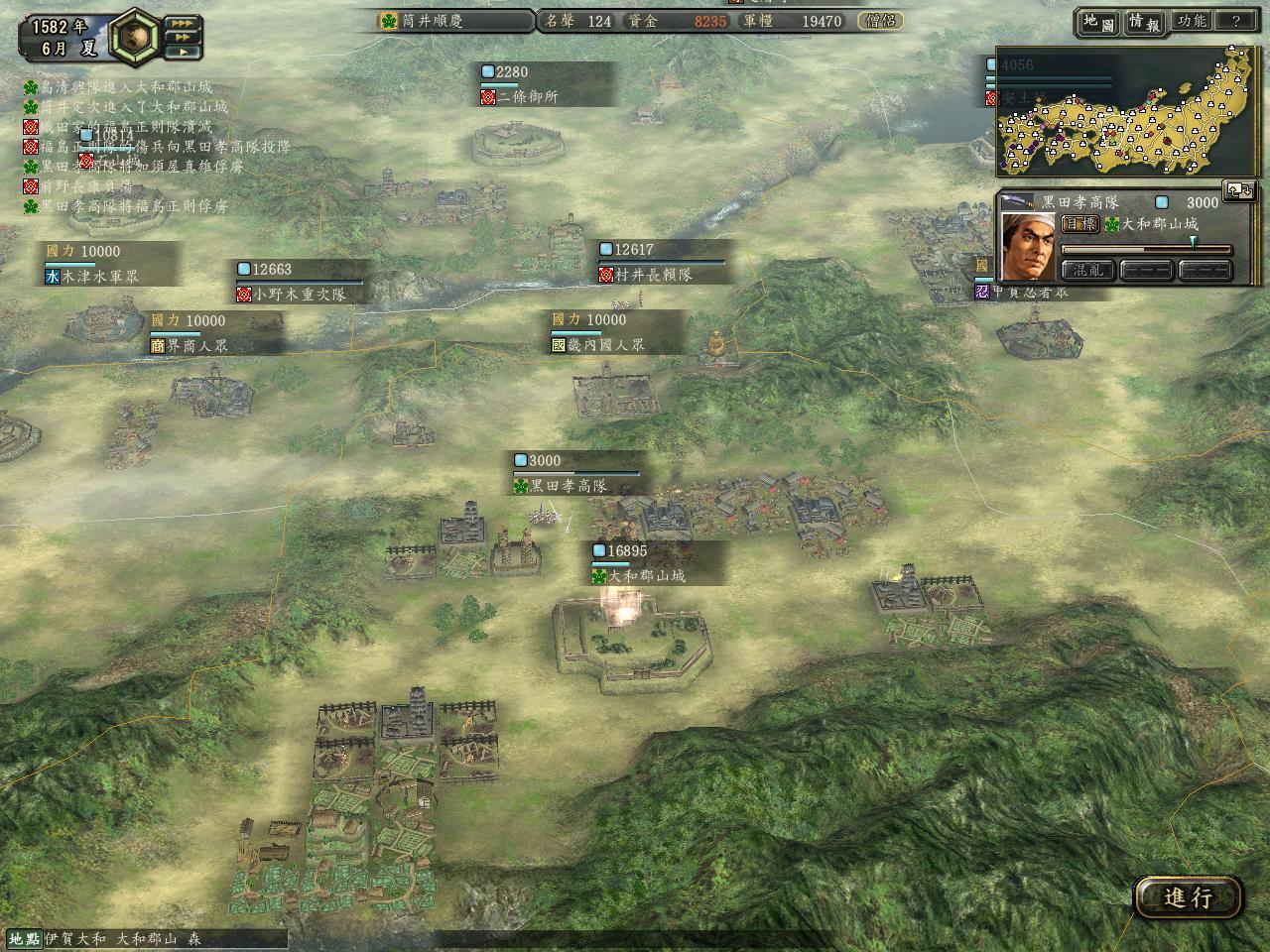Click the Japan overview minimap
1270x952 pixels.
pos(1124,115)
